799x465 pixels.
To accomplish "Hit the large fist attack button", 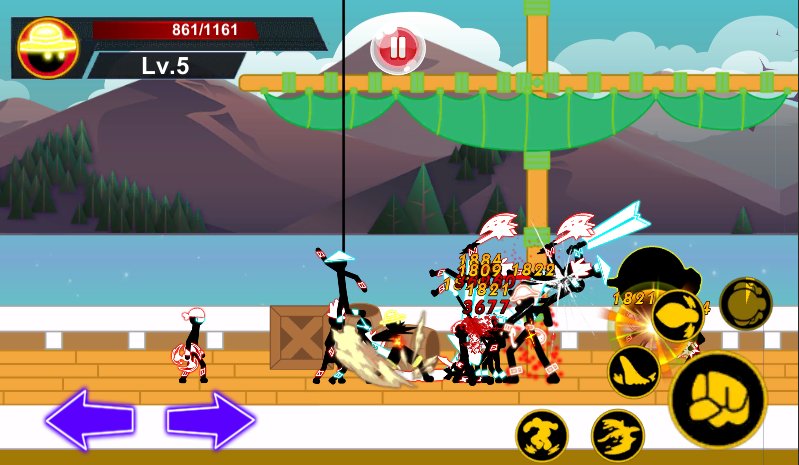I will [717, 399].
